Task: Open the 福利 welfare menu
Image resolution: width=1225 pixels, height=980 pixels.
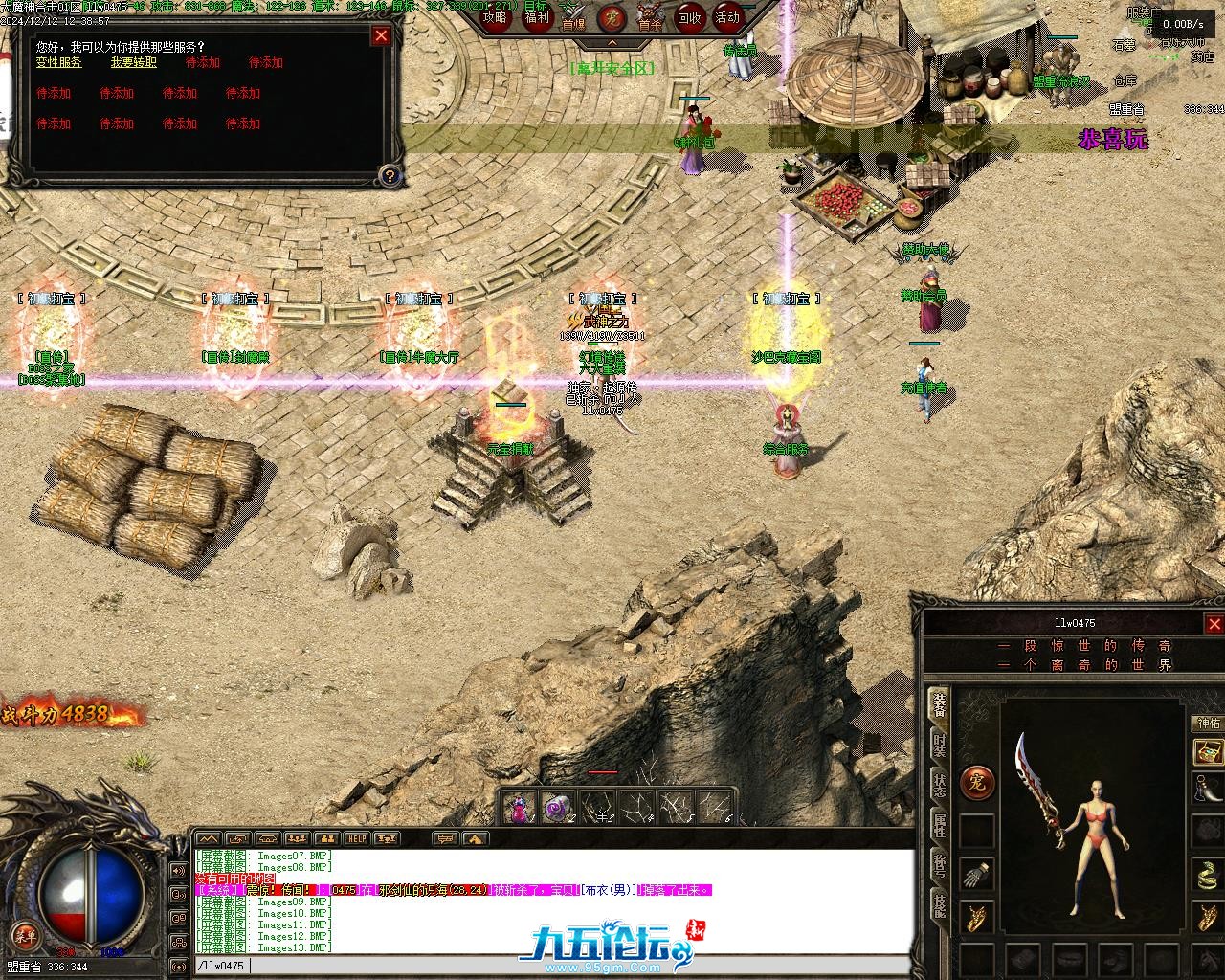Action: point(536,17)
